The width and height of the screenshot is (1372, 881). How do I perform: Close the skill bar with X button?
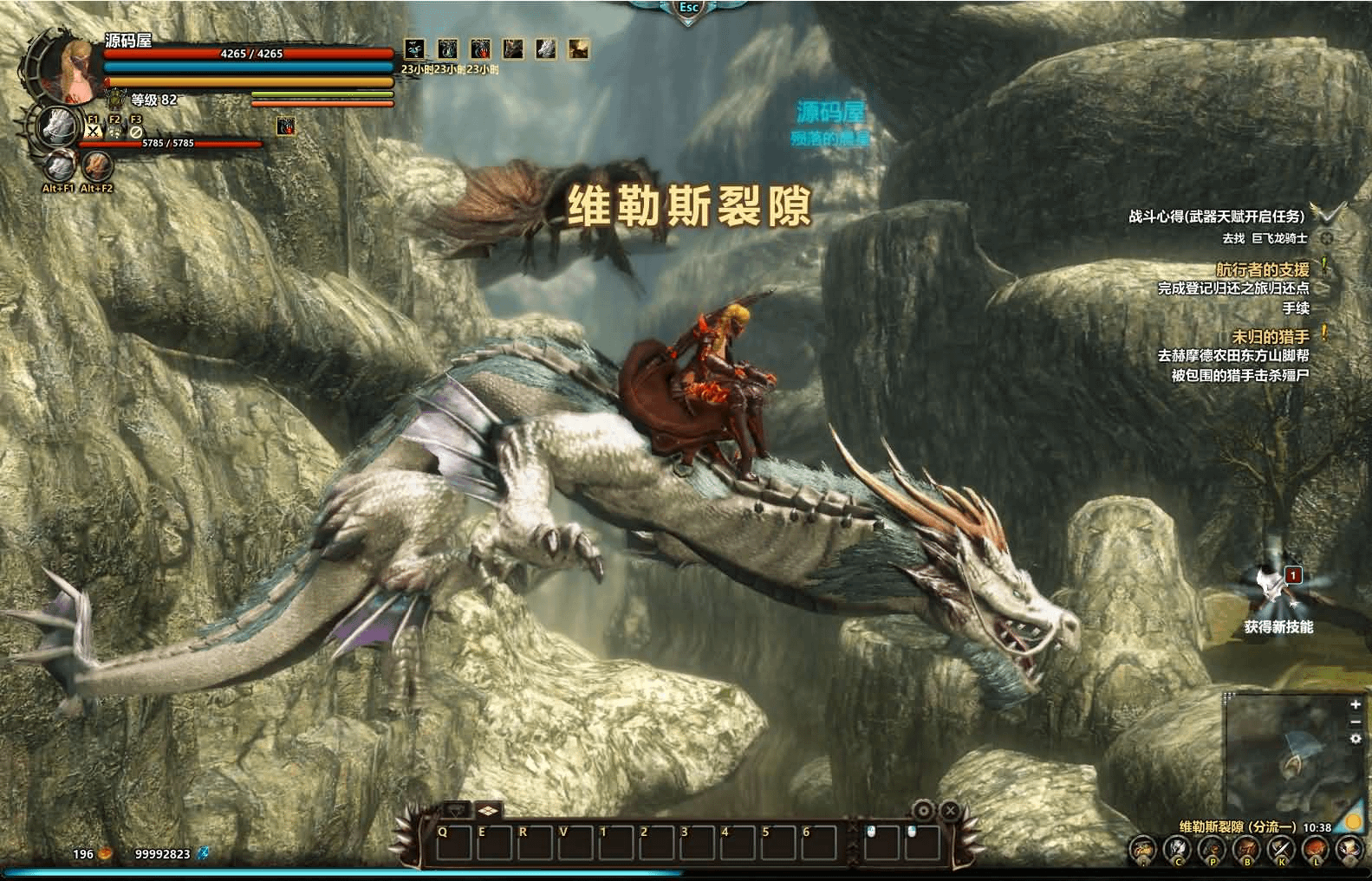[950, 811]
